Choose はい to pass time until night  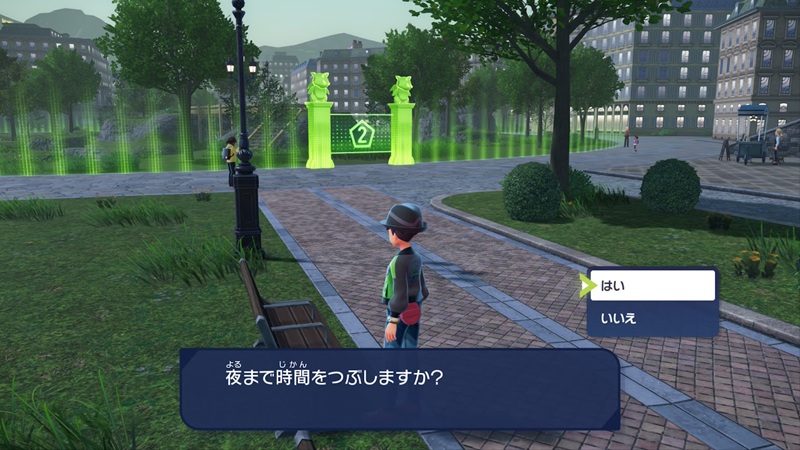(x=652, y=286)
